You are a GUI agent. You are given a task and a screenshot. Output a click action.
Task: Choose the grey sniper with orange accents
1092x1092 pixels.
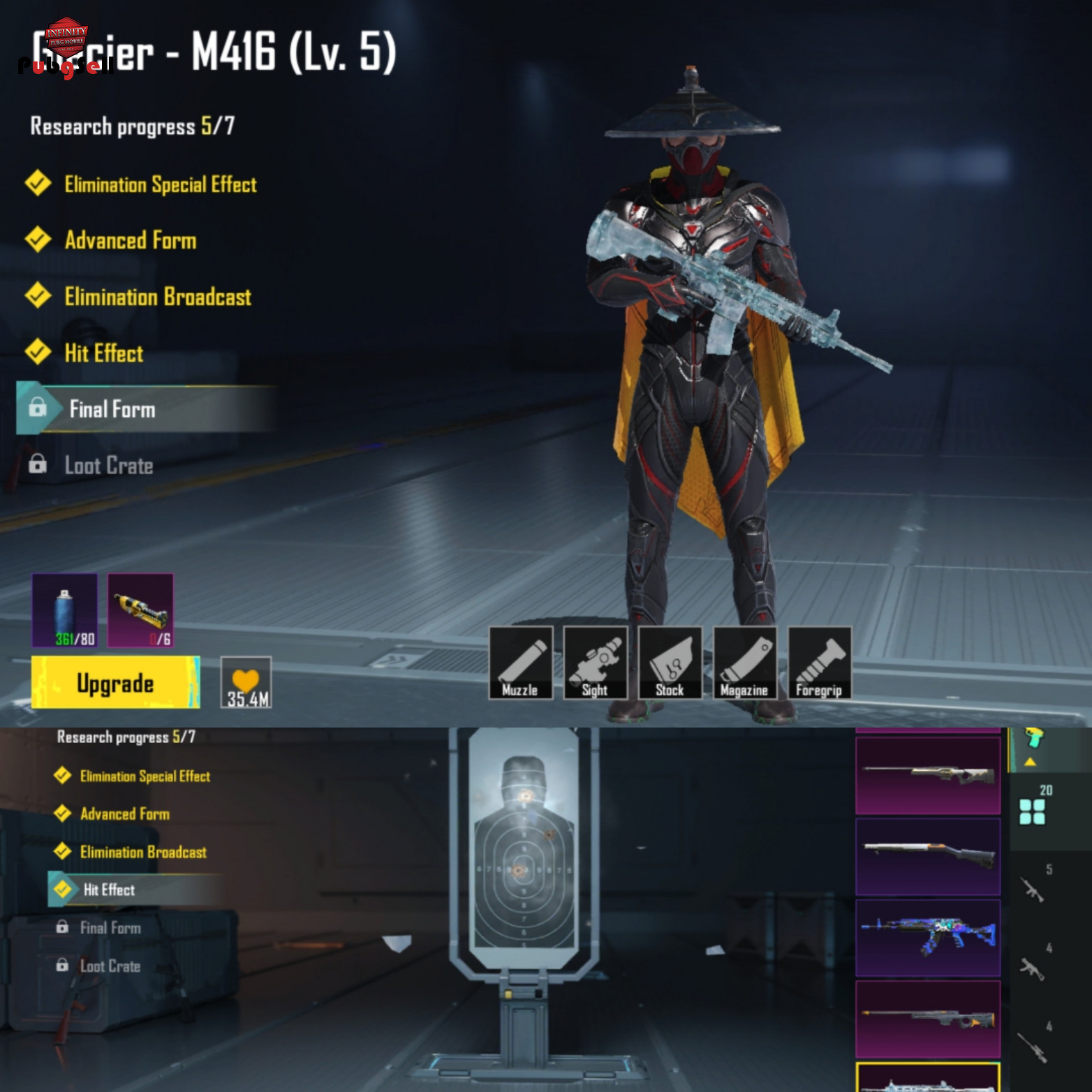click(x=928, y=1018)
